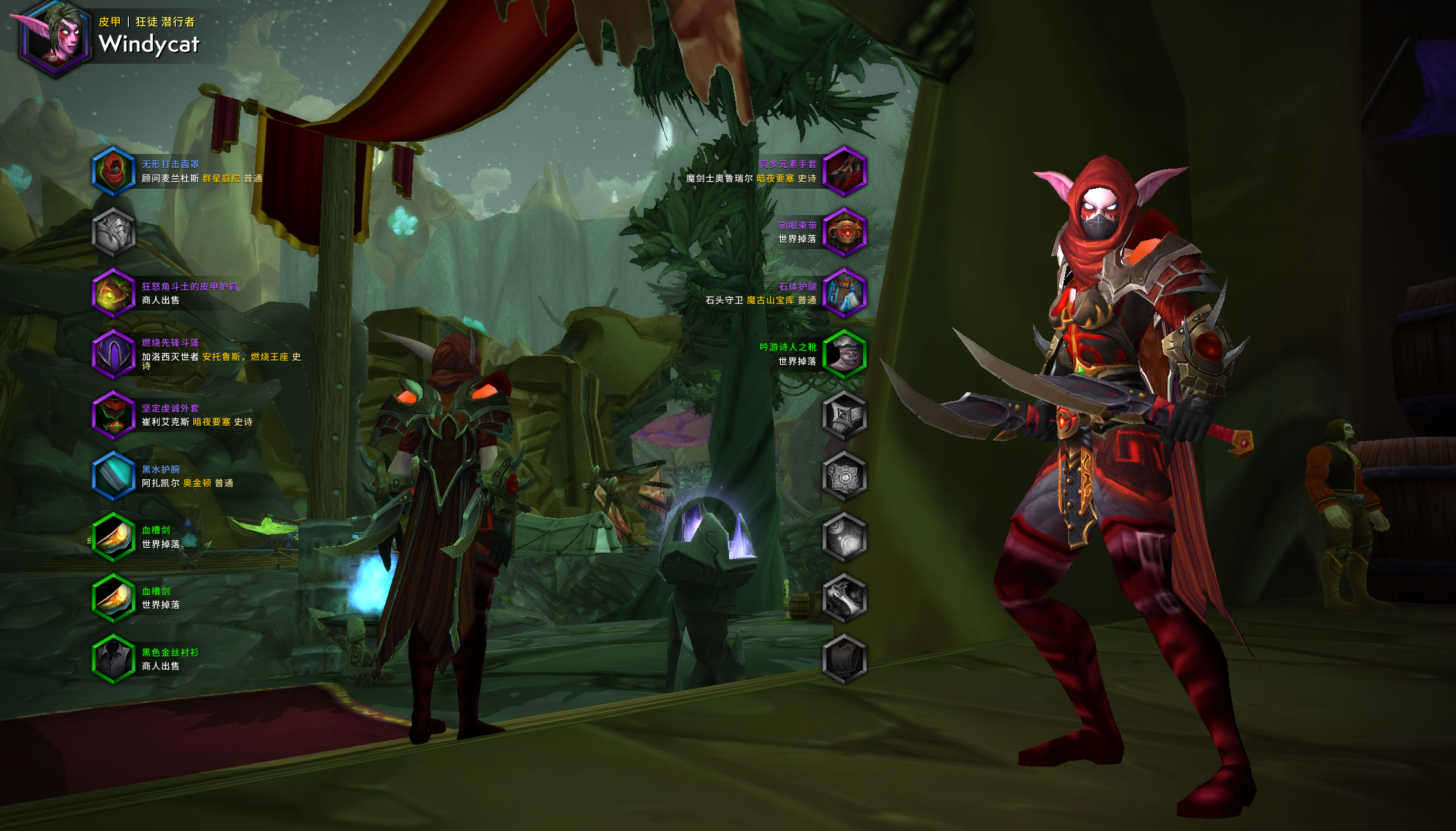View the 黑水护腕 wrist item
This screenshot has height=831, width=1456.
coord(113,476)
